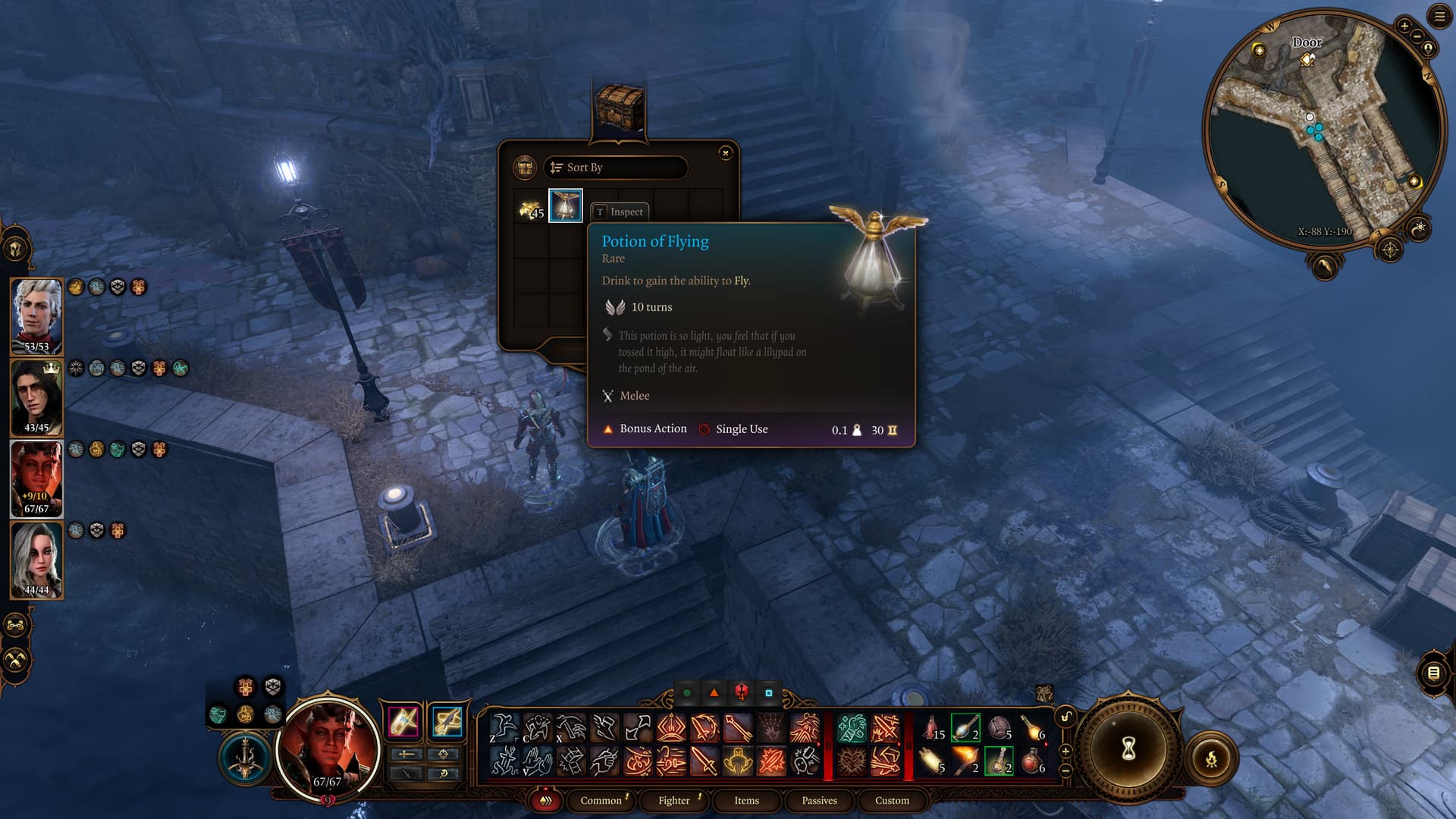Zoom in on the minimap

[x=1404, y=26]
